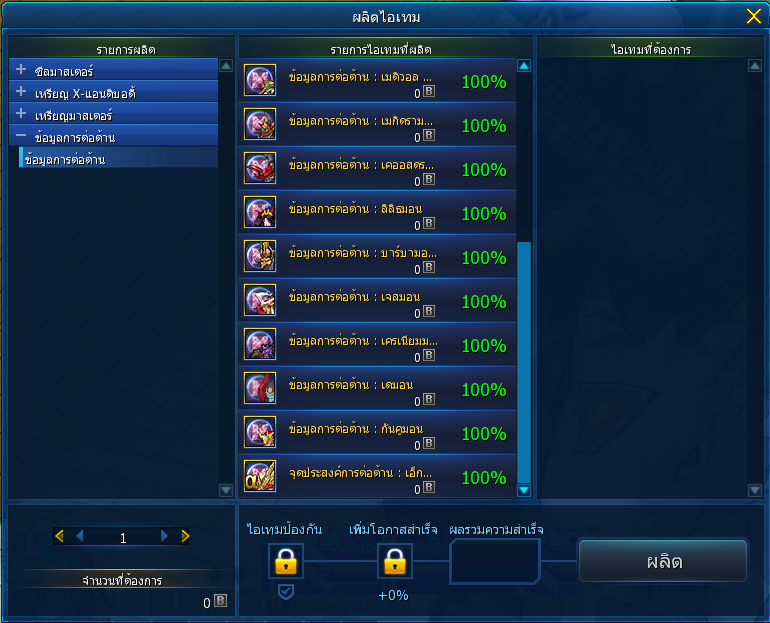Select the ลิลิธมอน resistance data recipe
The height and width of the screenshot is (623, 770).
point(377,213)
